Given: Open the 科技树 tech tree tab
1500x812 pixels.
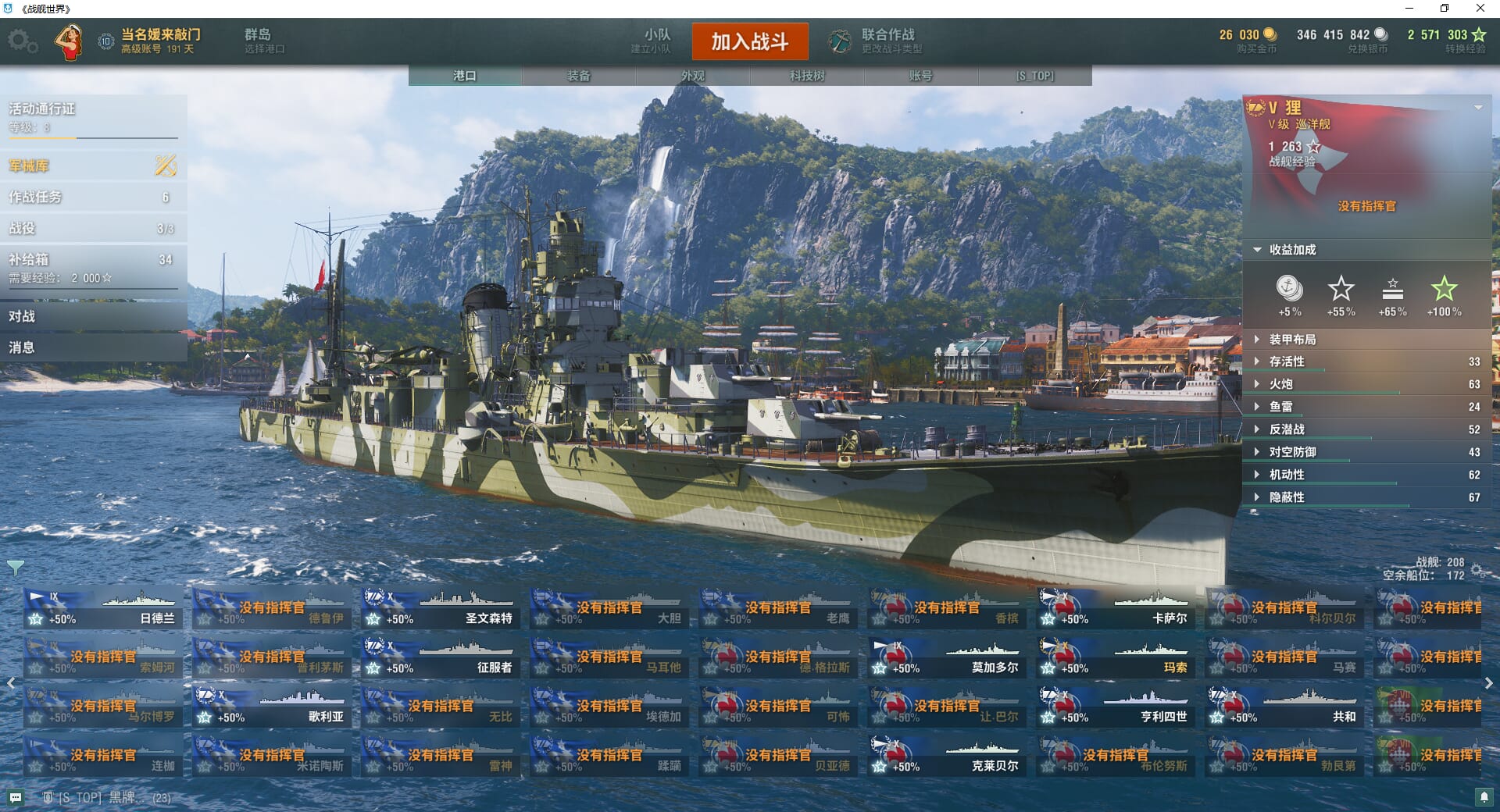Looking at the screenshot, I should tap(807, 76).
